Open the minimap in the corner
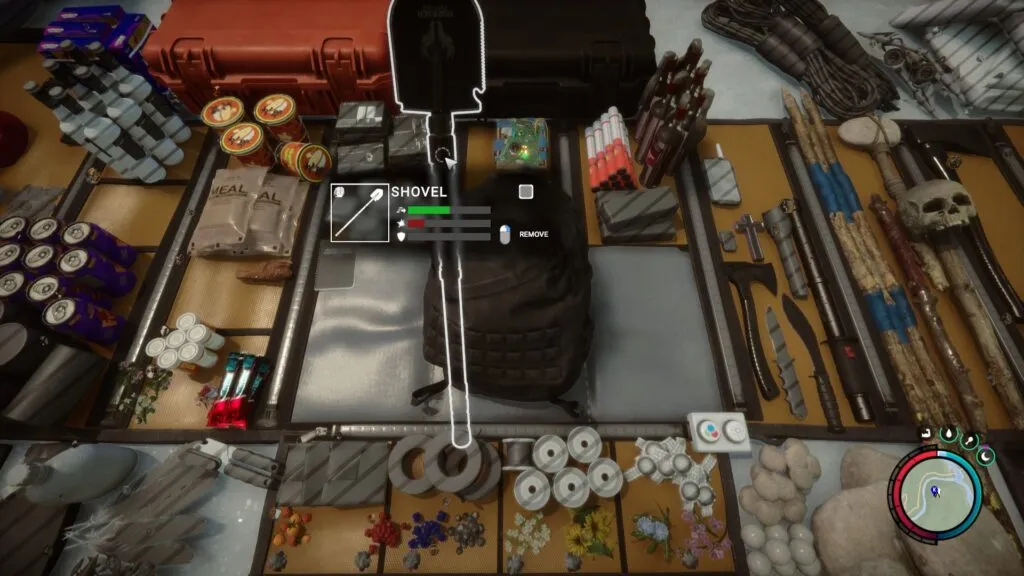The height and width of the screenshot is (576, 1024). (x=939, y=491)
